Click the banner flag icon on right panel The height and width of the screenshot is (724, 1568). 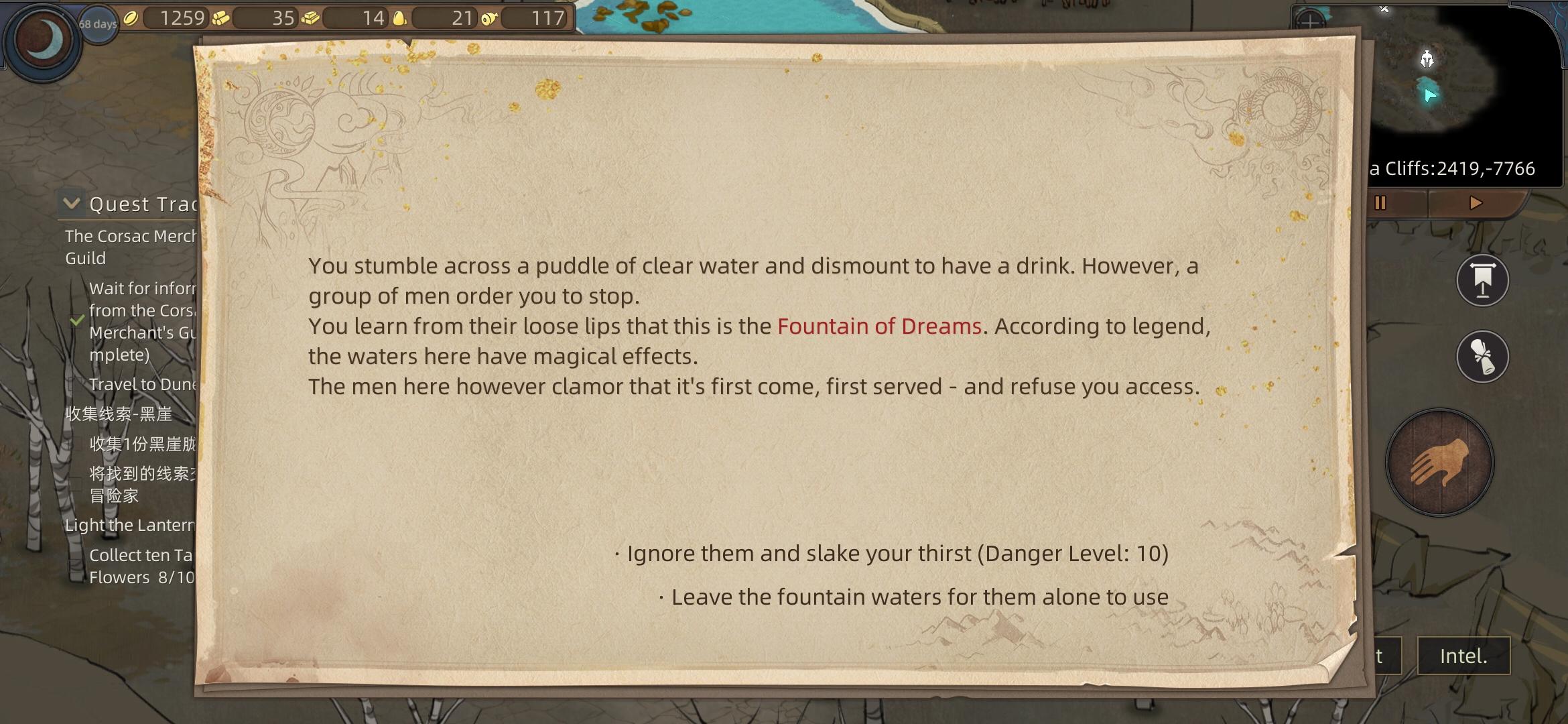(x=1481, y=281)
